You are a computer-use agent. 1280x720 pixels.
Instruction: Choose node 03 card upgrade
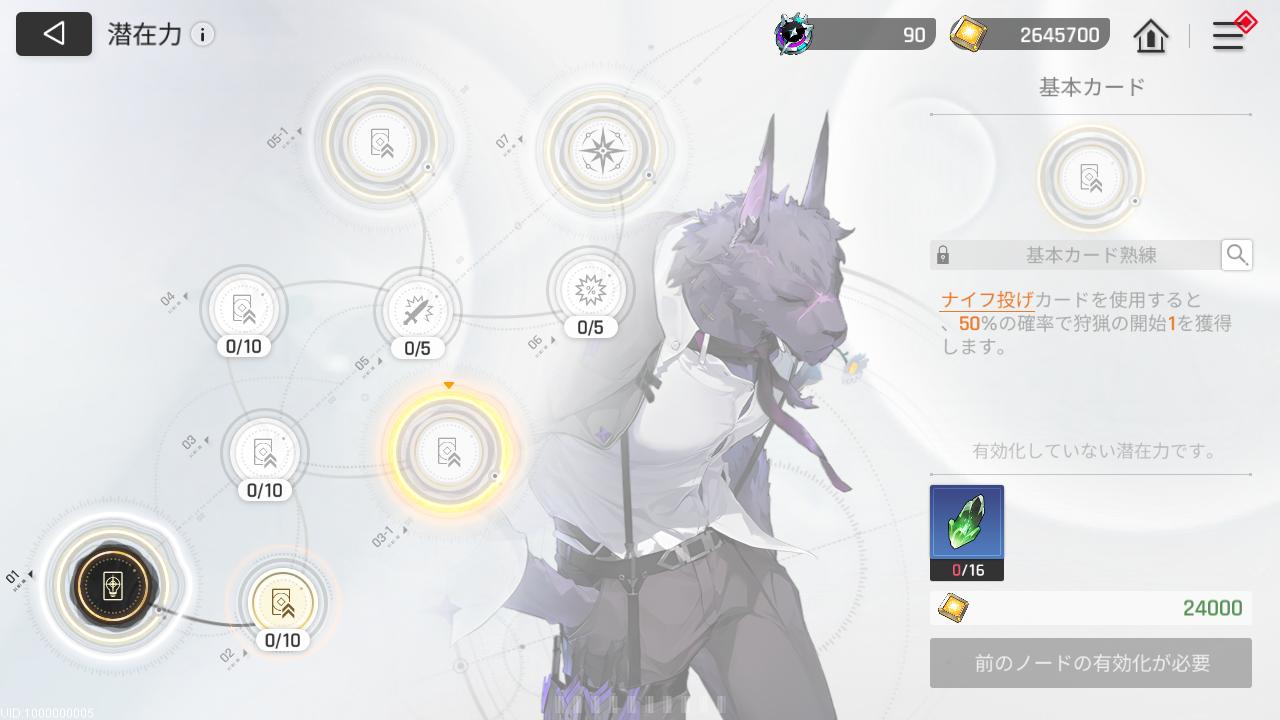pos(264,452)
